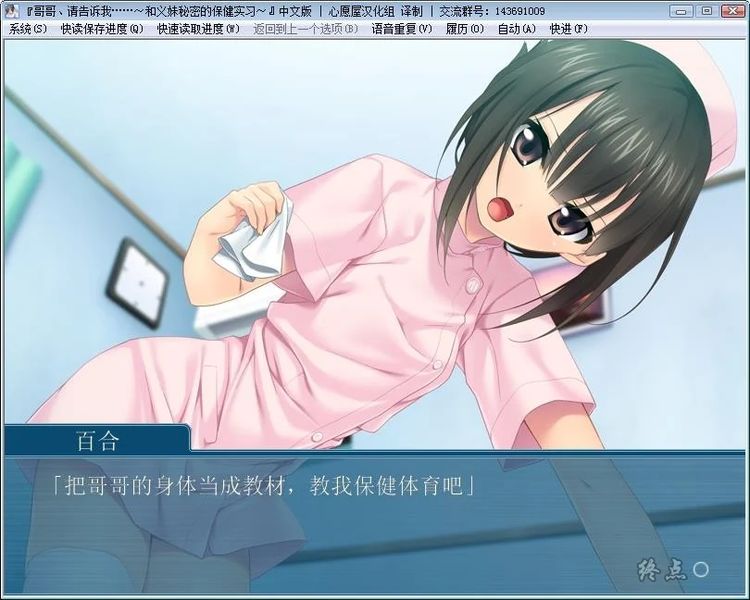The image size is (750, 600).
Task: Minimize the game window
Action: point(682,10)
